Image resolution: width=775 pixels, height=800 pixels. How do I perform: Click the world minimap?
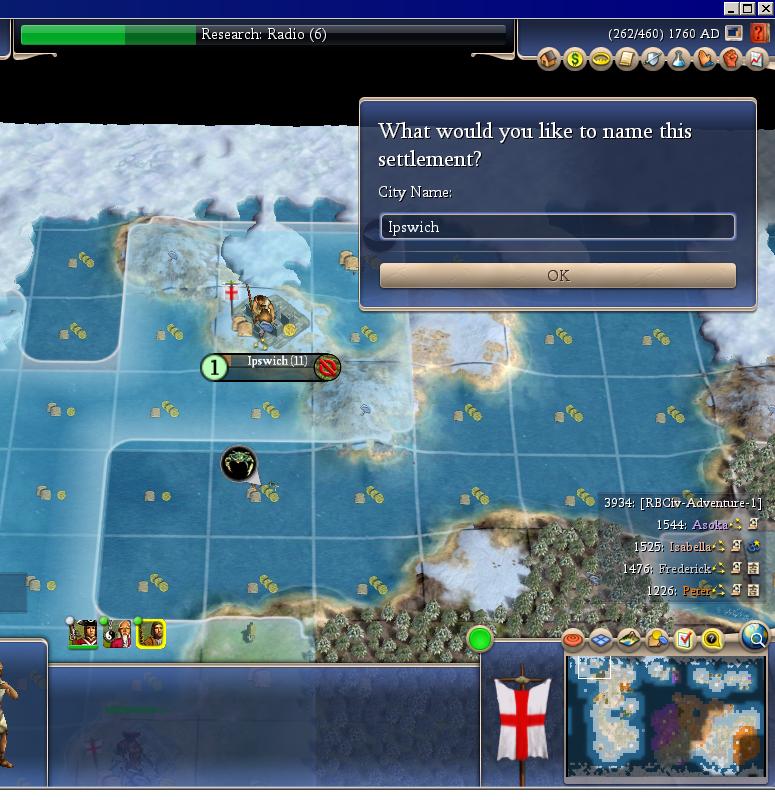coord(667,716)
